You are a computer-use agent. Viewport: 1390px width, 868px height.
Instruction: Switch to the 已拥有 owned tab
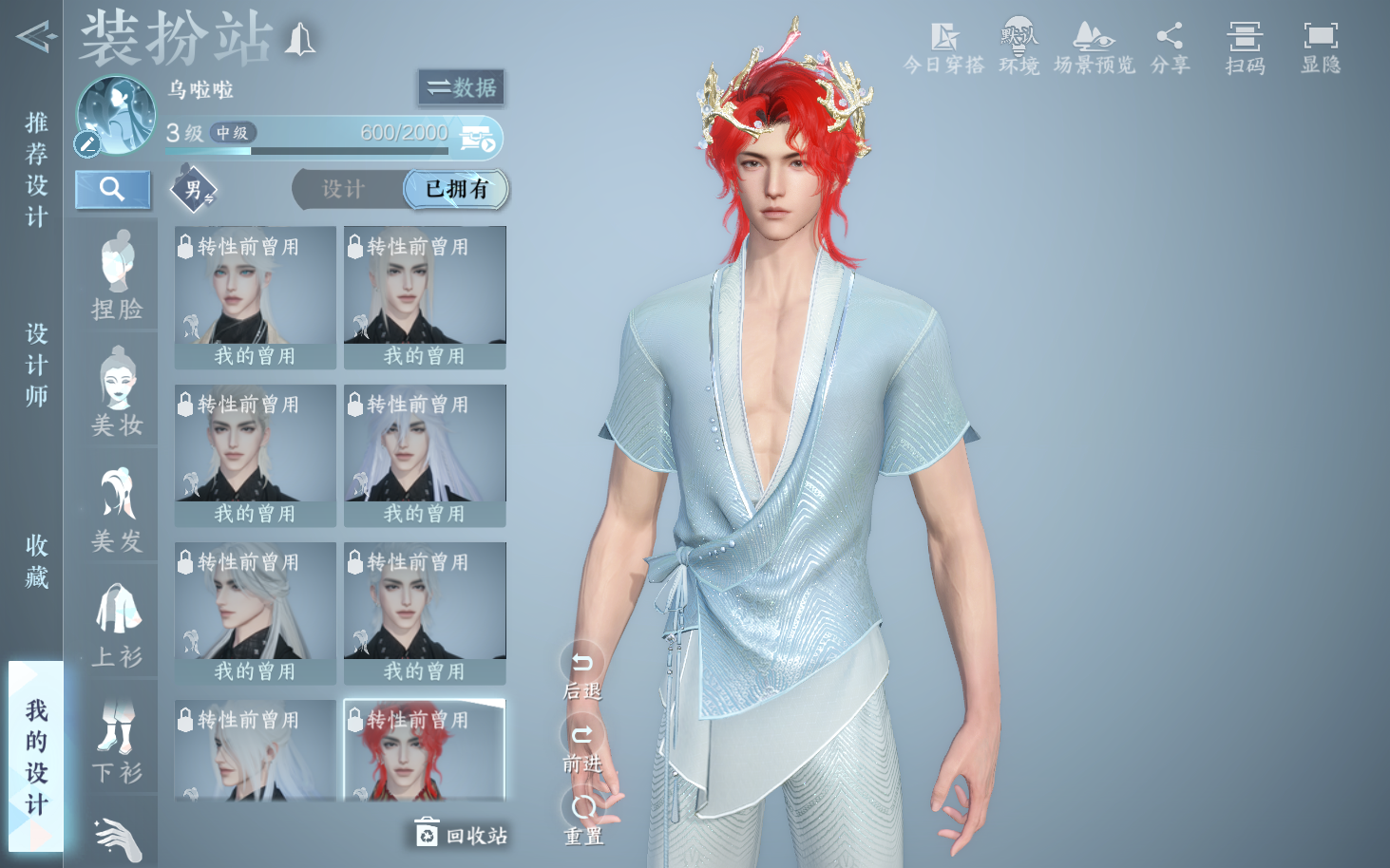coord(457,189)
